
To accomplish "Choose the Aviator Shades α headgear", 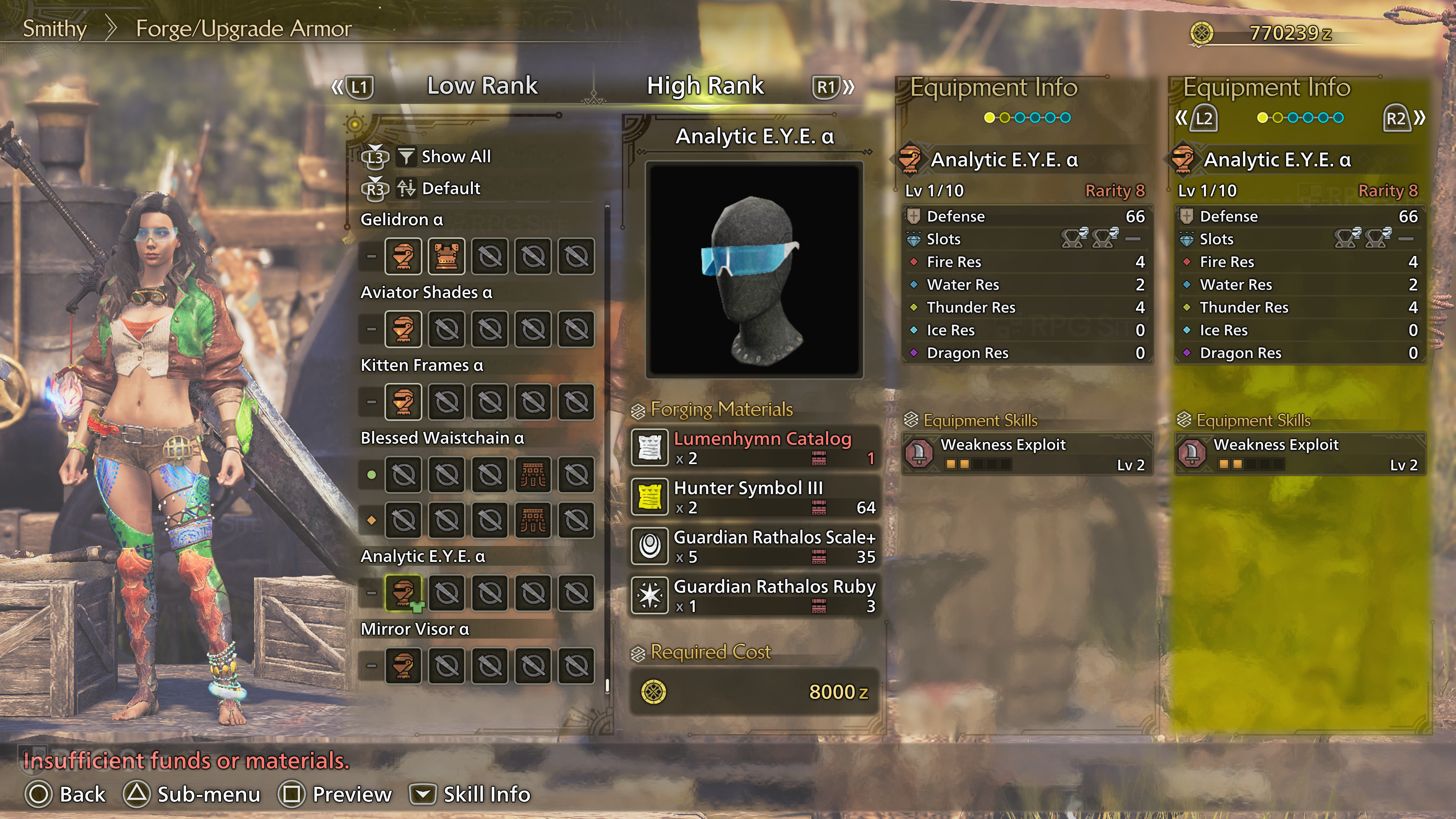I will [x=403, y=329].
